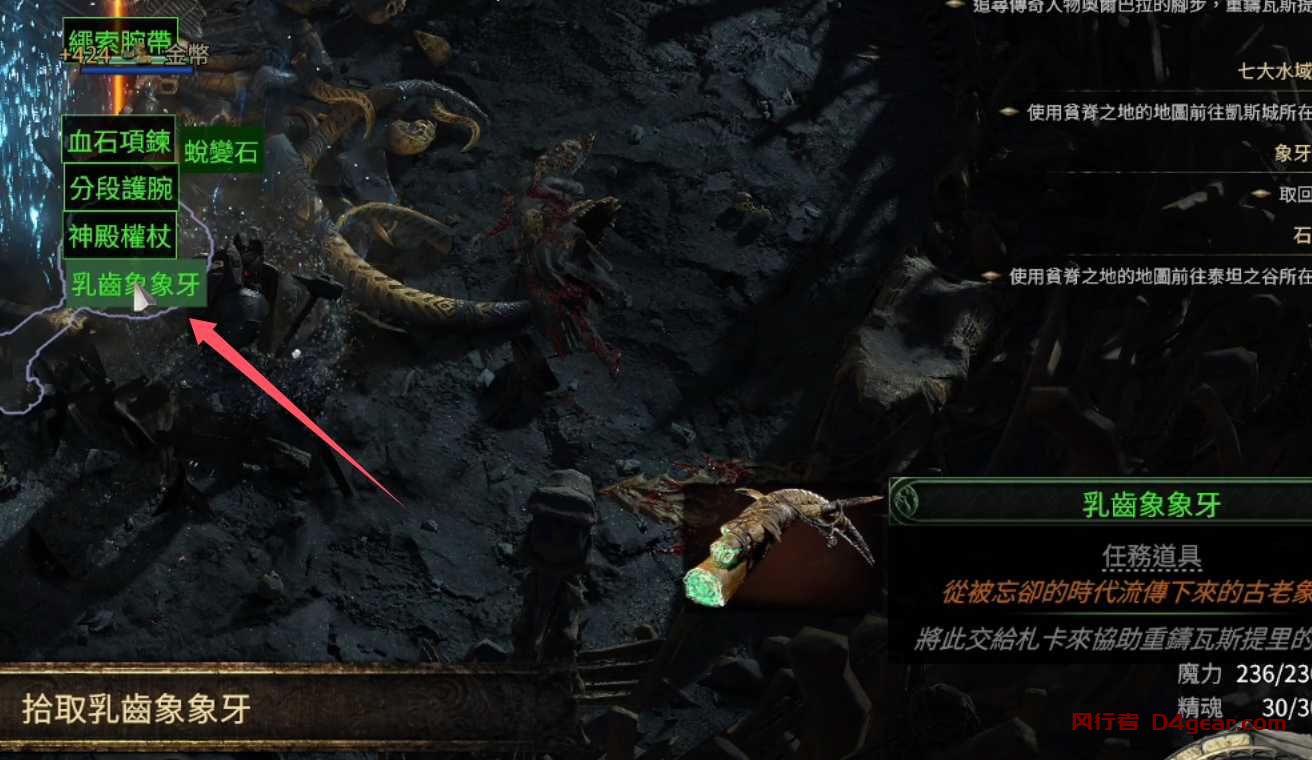
Task: Pick up the 乳齒象象牙 quest item label
Action: tap(135, 285)
